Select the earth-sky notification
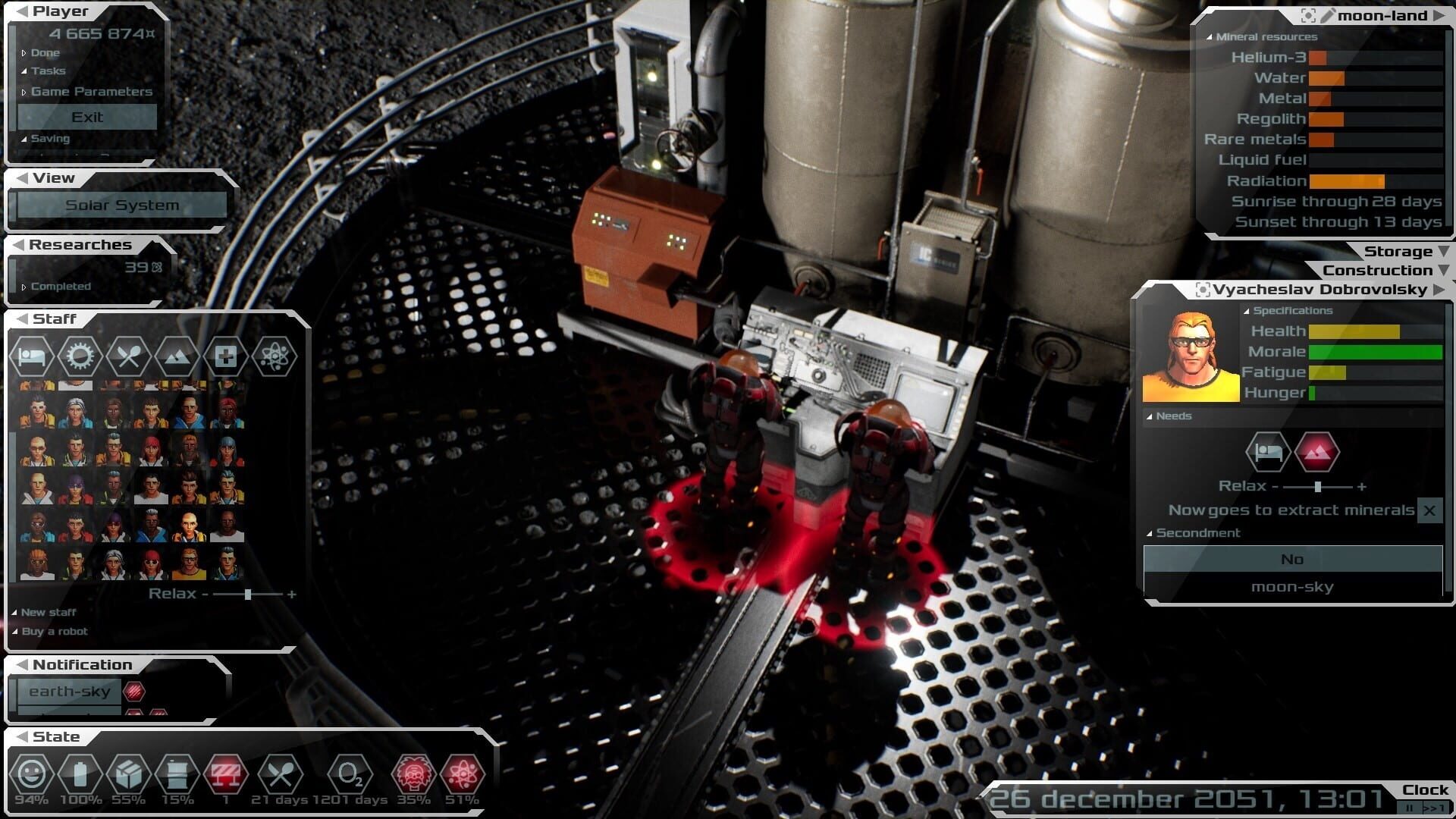The image size is (1456, 819). point(69,692)
